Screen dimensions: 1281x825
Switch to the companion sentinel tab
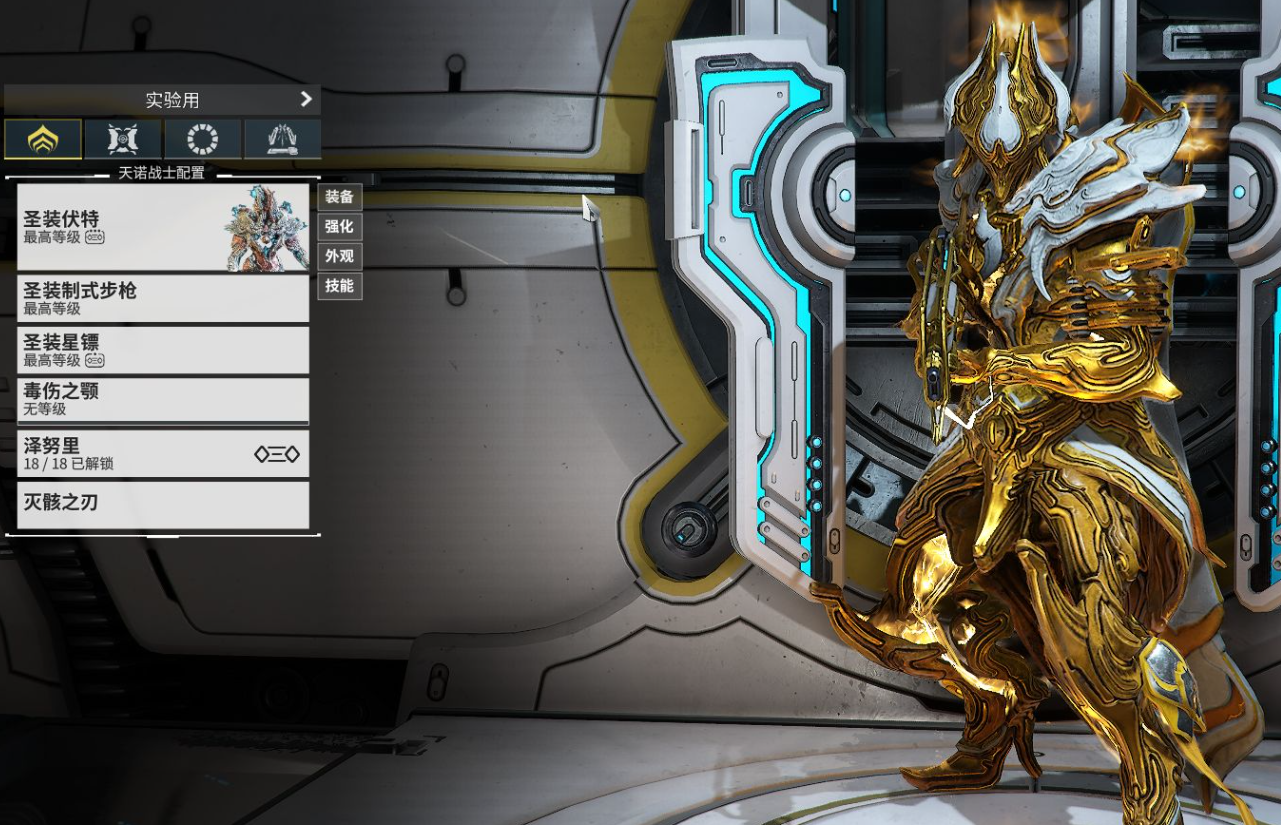(123, 139)
